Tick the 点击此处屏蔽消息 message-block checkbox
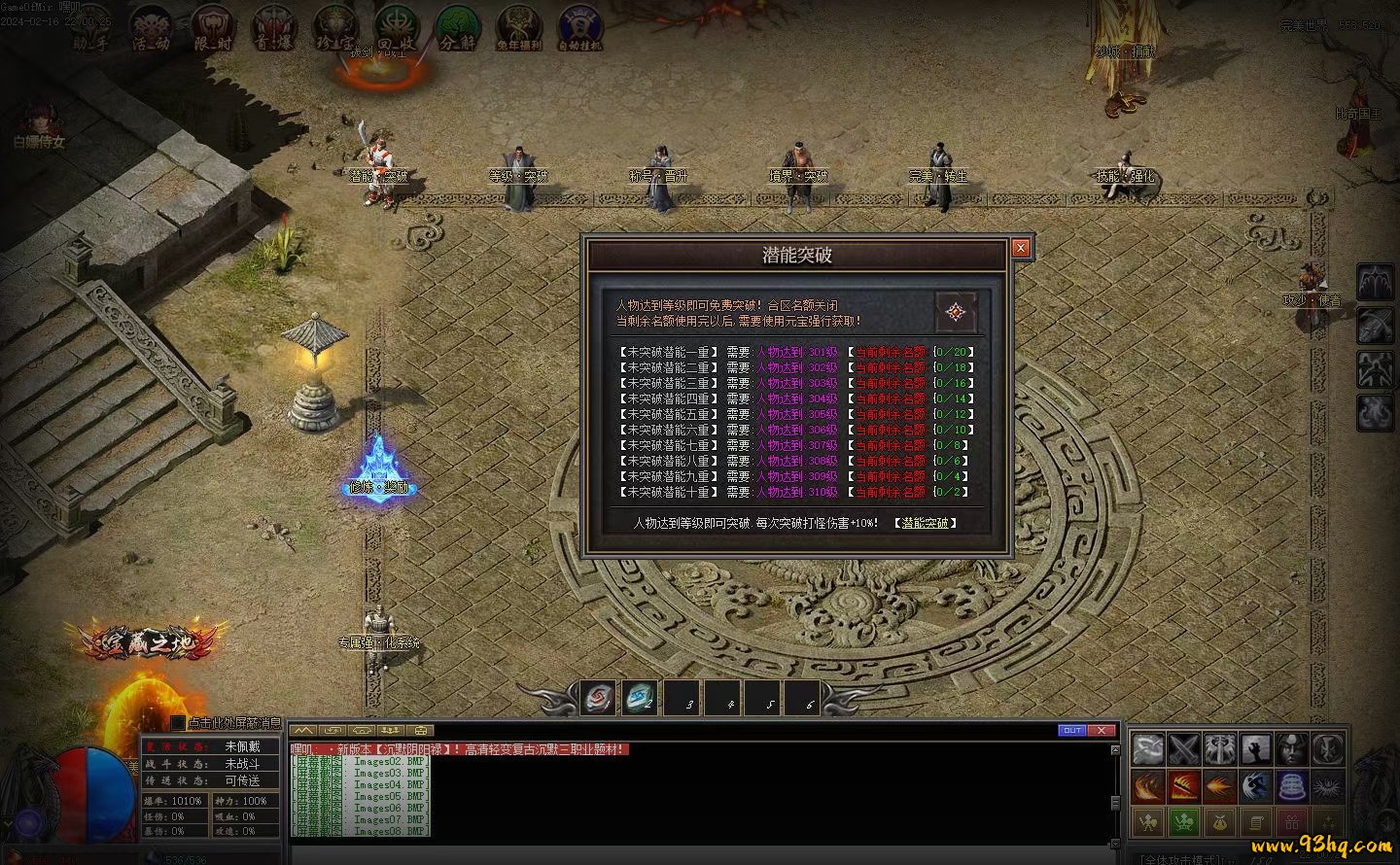Screen dimensions: 1400x865 pyautogui.click(x=177, y=723)
